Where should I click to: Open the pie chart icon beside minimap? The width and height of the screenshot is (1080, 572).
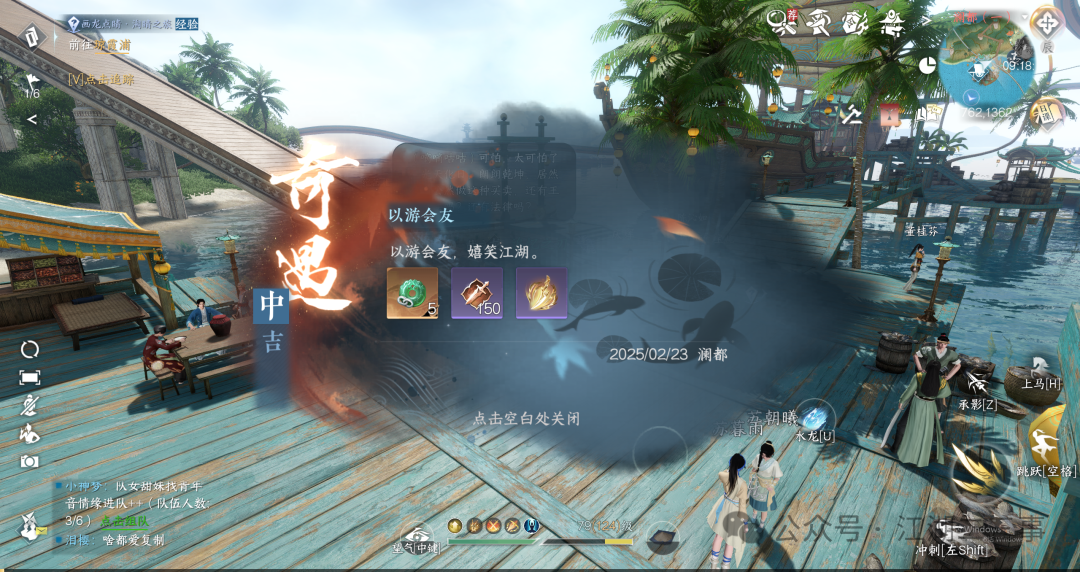pyautogui.click(x=927, y=64)
